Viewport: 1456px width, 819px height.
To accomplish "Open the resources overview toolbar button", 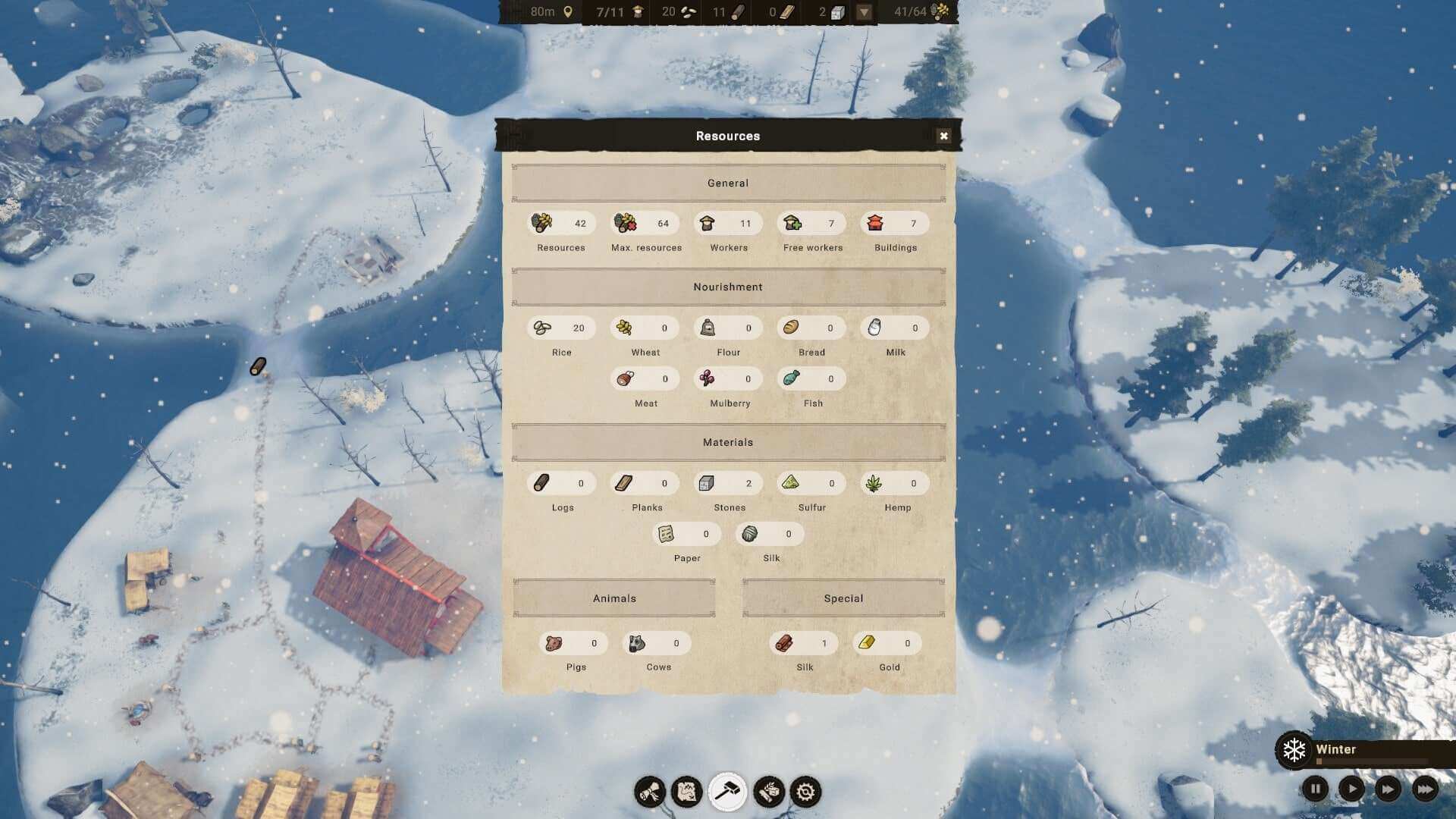I will (x=768, y=792).
